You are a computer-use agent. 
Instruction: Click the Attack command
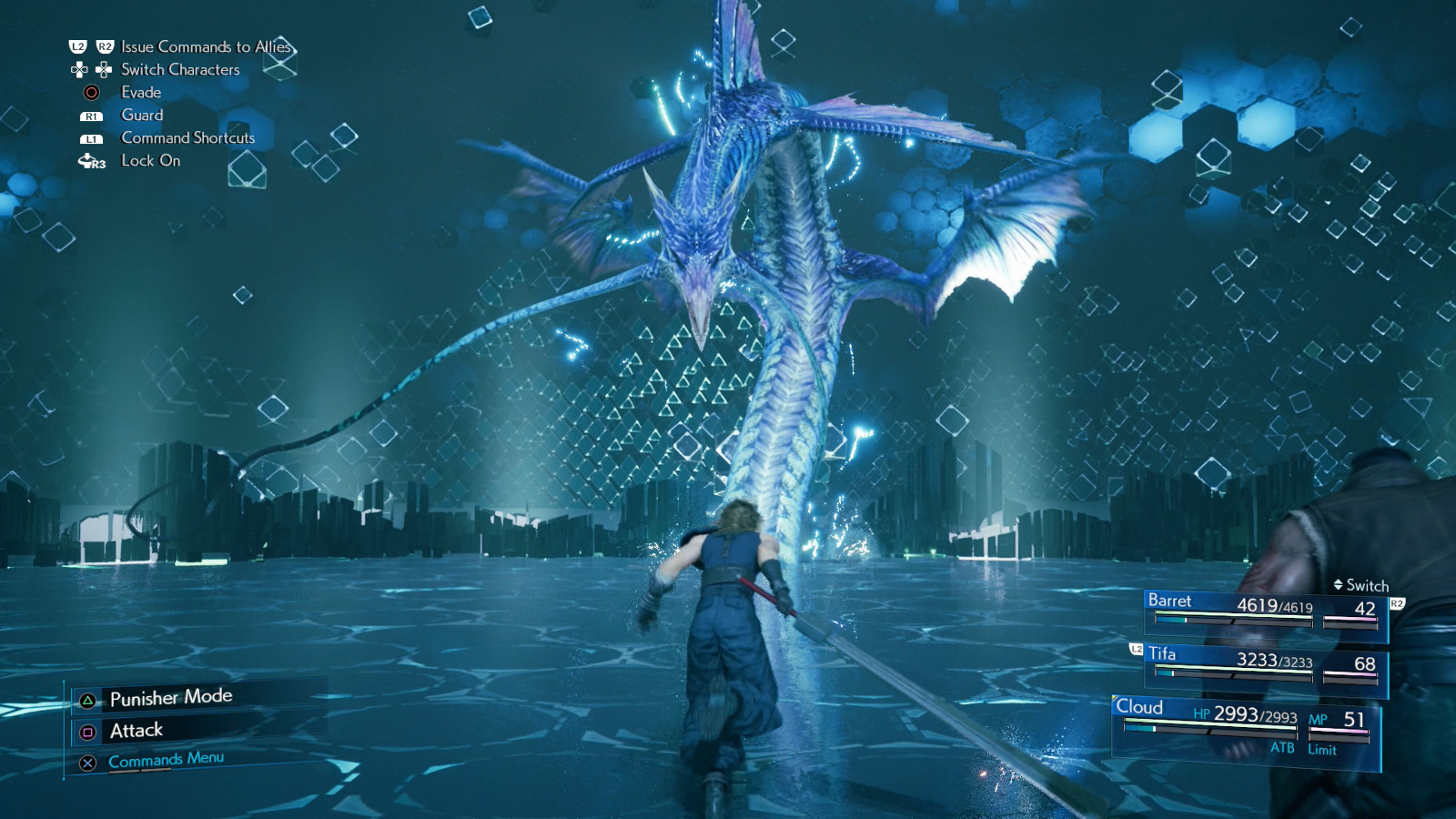(135, 729)
